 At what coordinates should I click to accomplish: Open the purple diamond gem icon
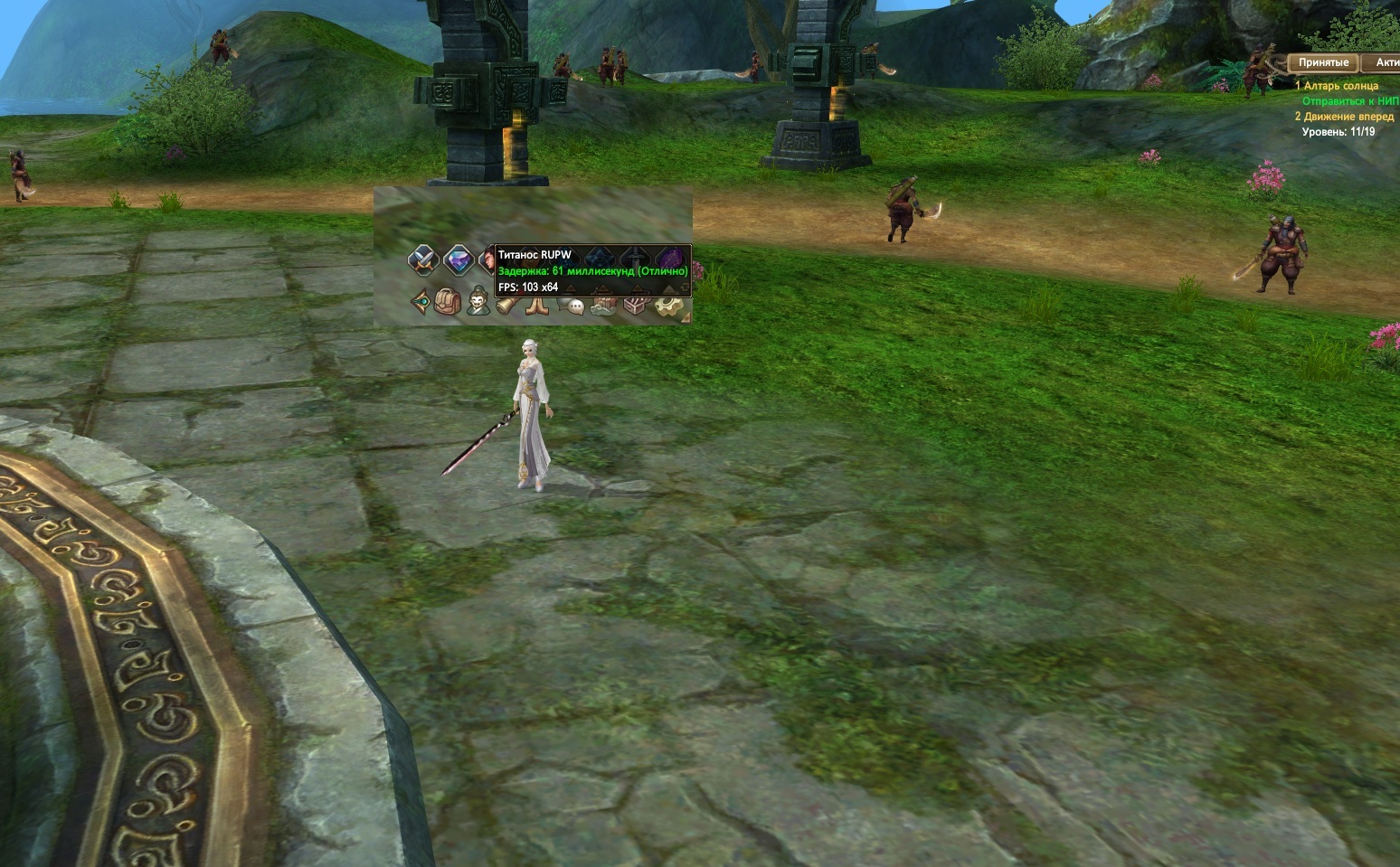[x=459, y=260]
